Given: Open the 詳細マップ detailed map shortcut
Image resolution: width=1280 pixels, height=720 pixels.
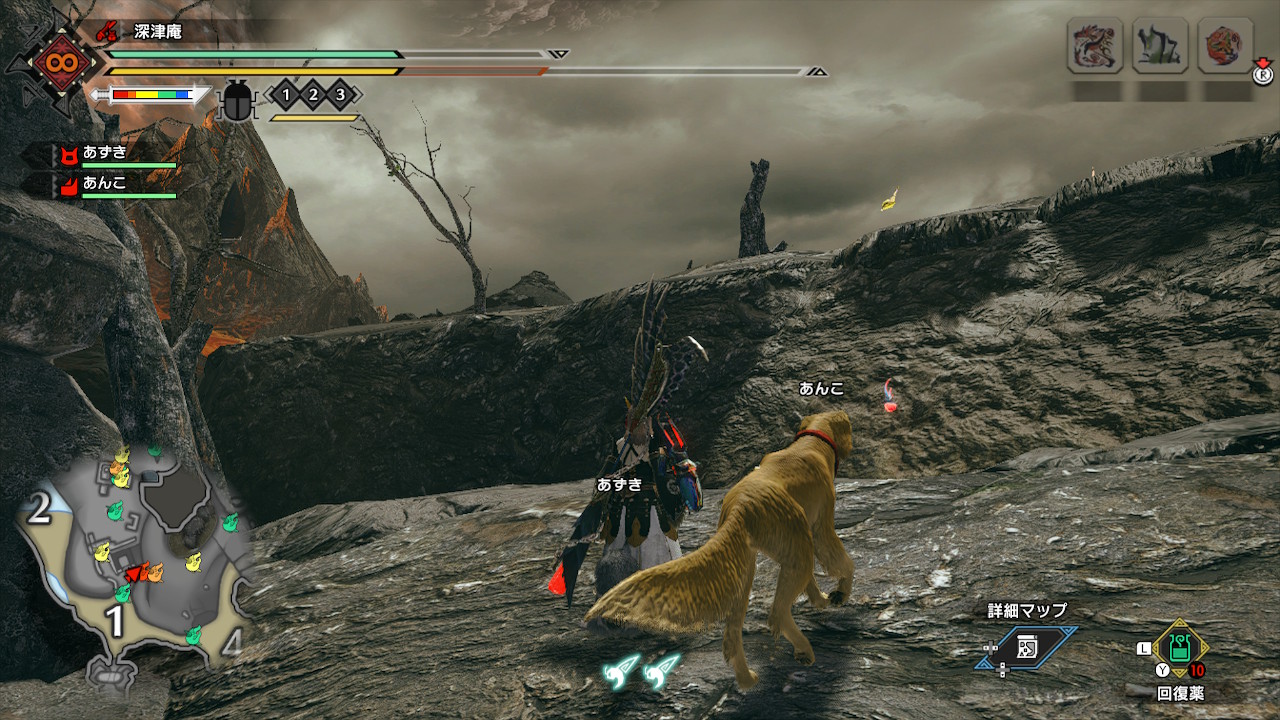Looking at the screenshot, I should coord(1027,647).
